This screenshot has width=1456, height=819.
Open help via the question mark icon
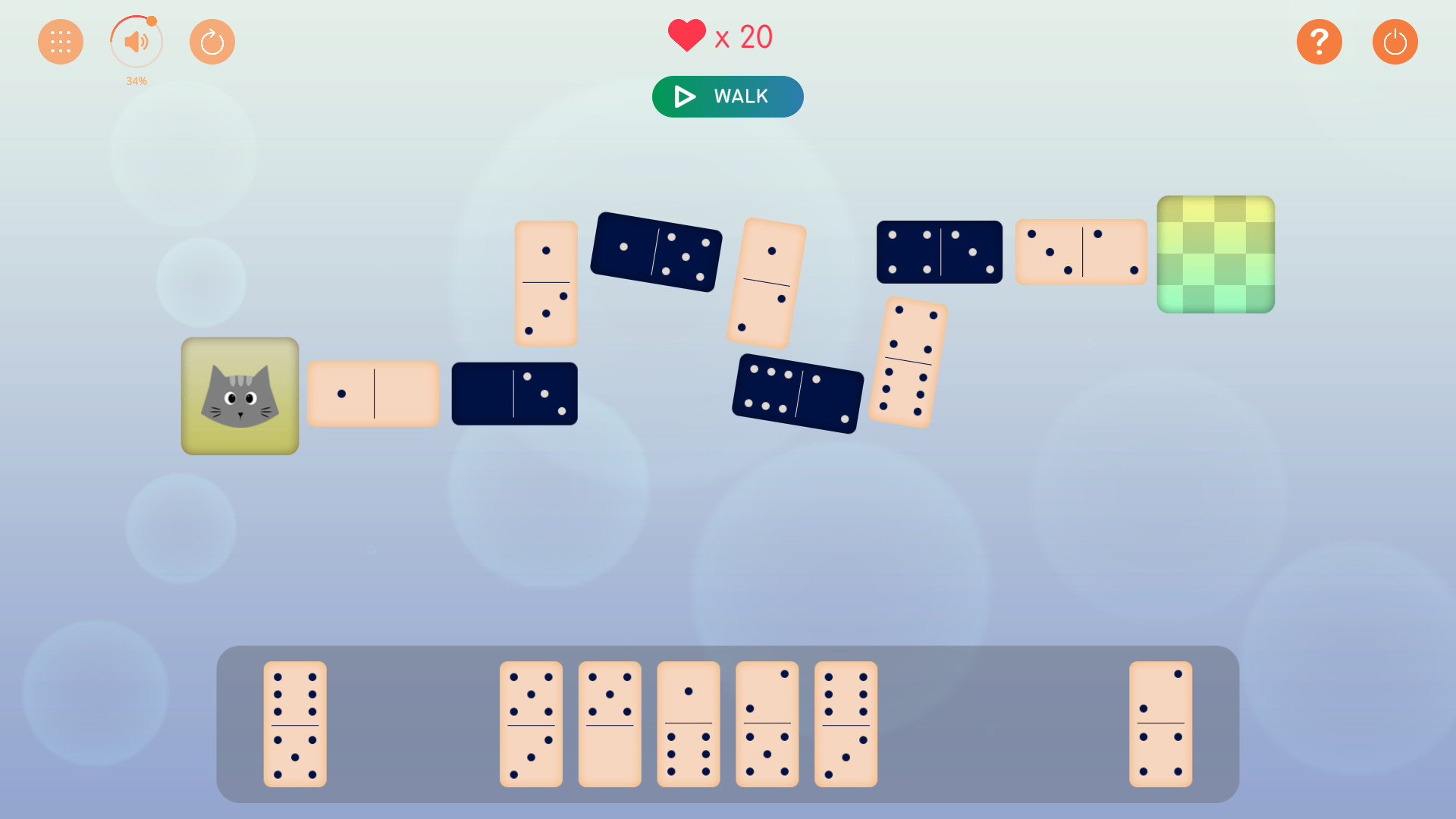(1319, 42)
